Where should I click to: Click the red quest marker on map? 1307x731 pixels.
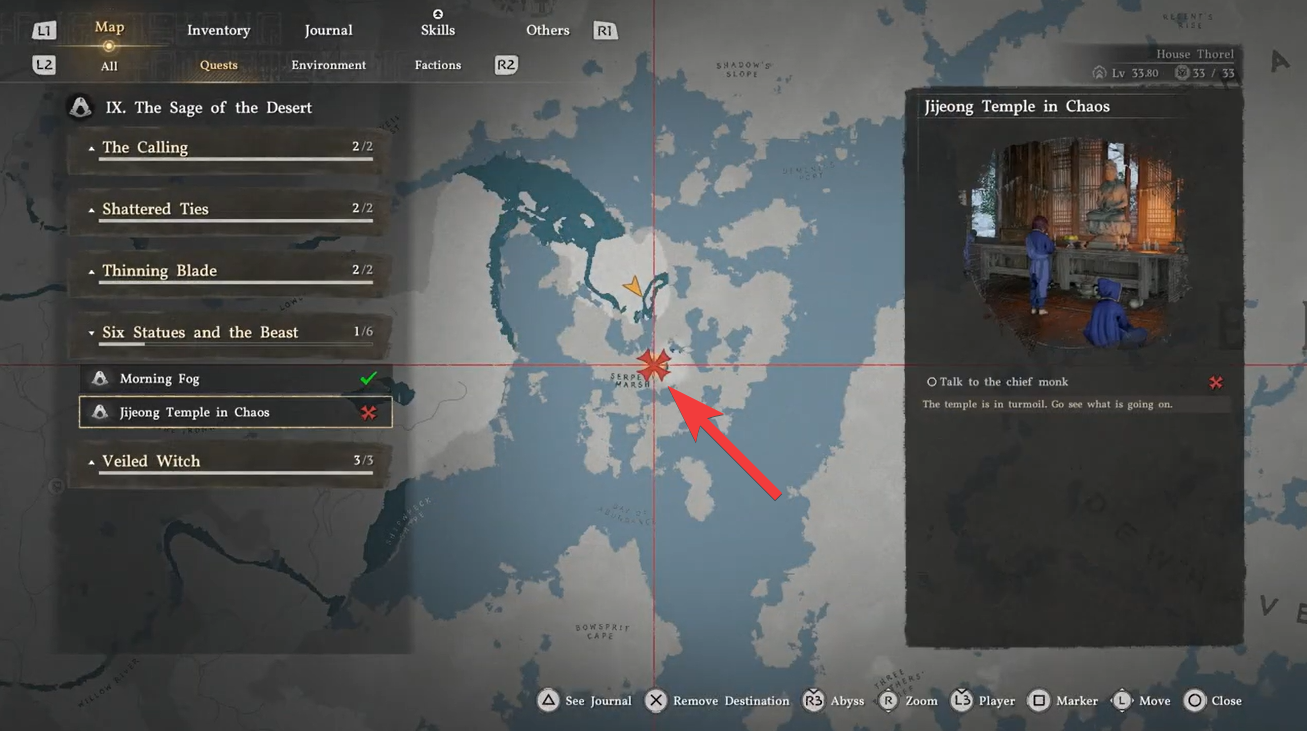pyautogui.click(x=653, y=366)
